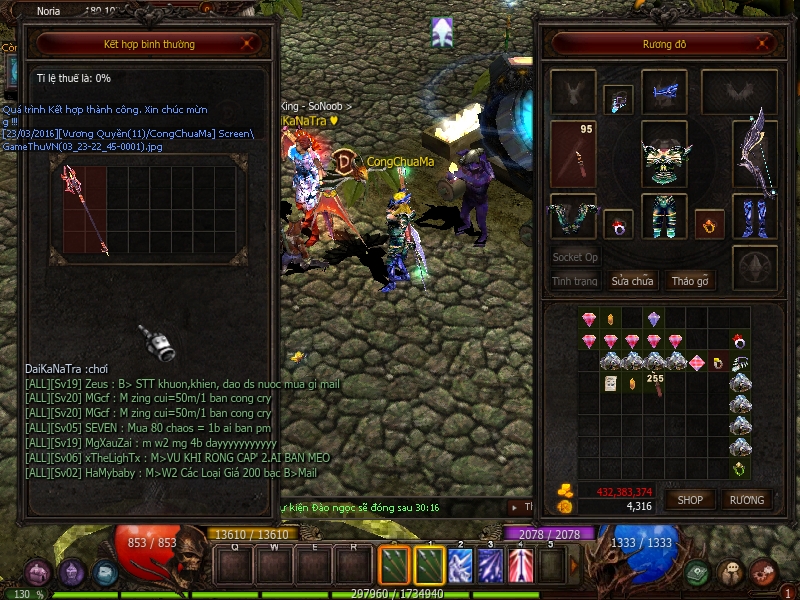Open the RƯƠNG storage button
Image resolution: width=800 pixels, height=600 pixels.
click(746, 499)
